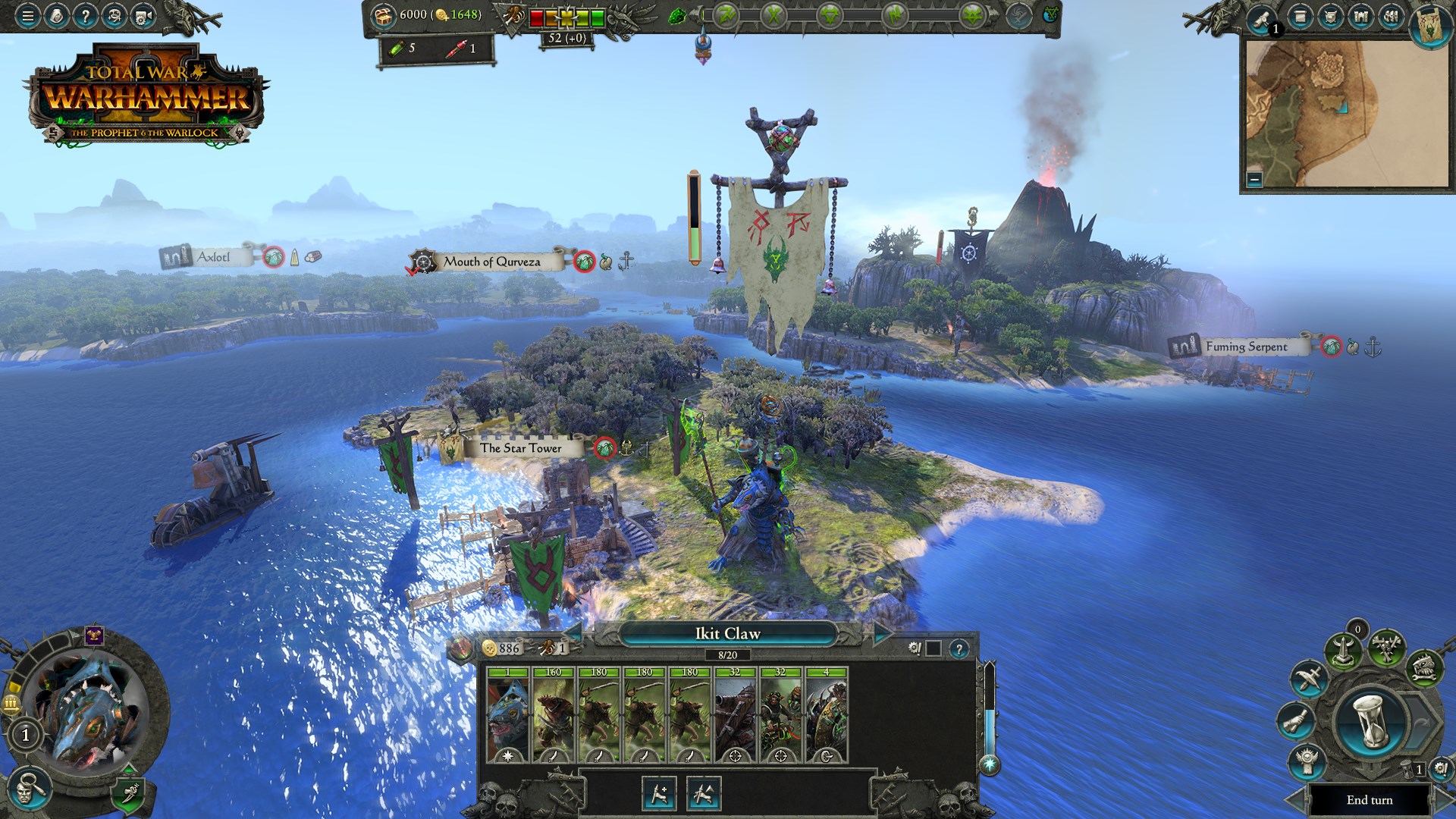Open the camera settings button
The image size is (1456, 819).
pyautogui.click(x=143, y=15)
